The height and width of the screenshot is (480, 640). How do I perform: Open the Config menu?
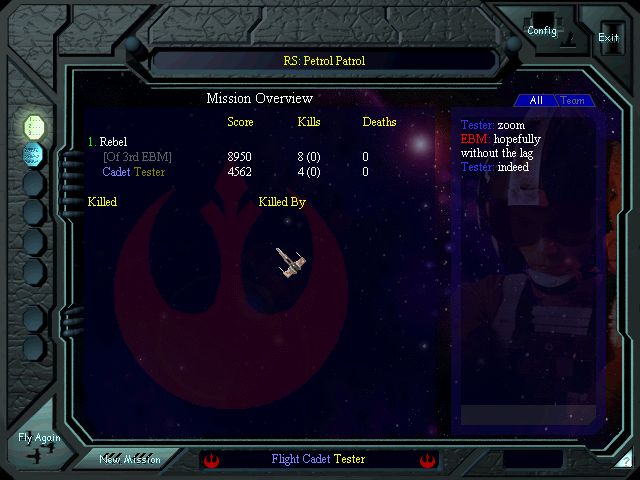pyautogui.click(x=542, y=28)
